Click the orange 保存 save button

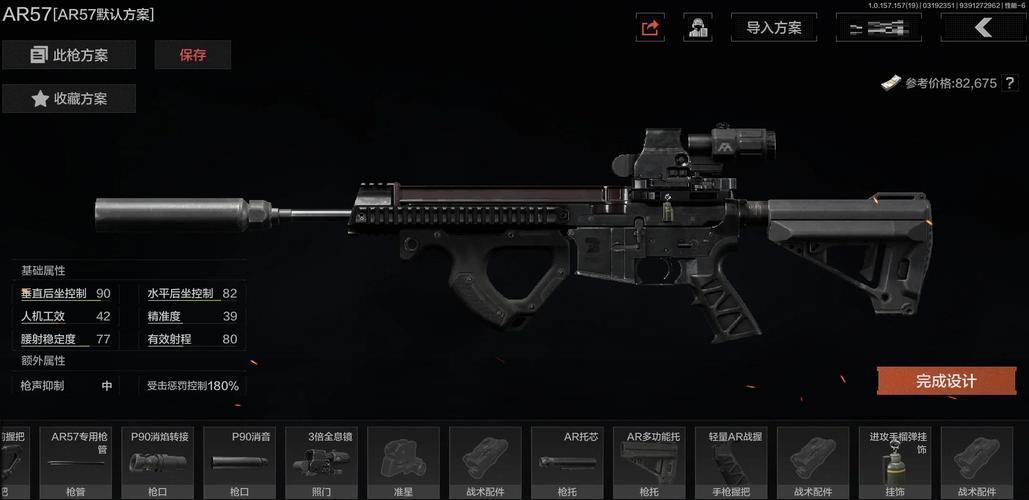tap(192, 55)
